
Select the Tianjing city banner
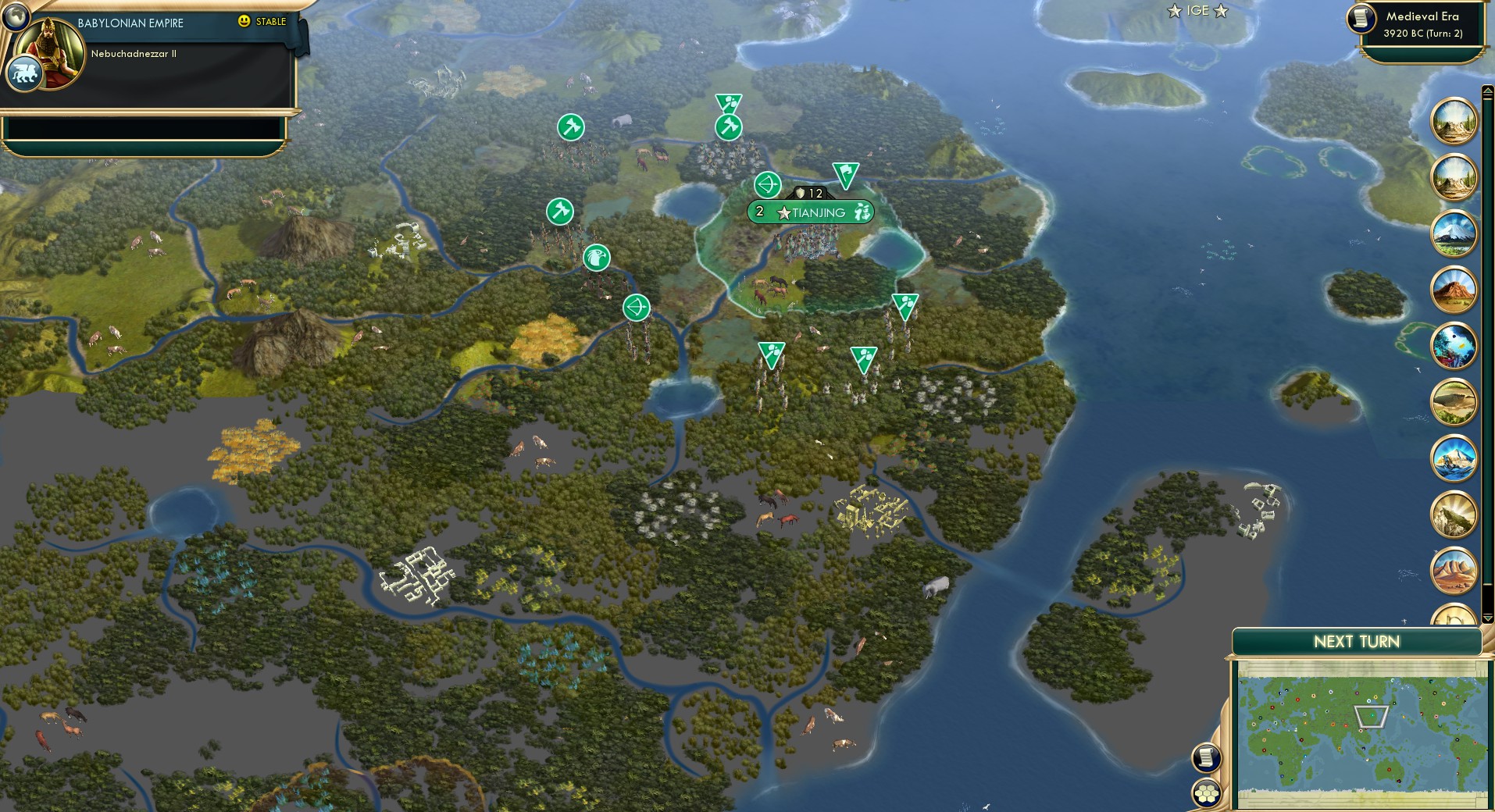pos(811,211)
